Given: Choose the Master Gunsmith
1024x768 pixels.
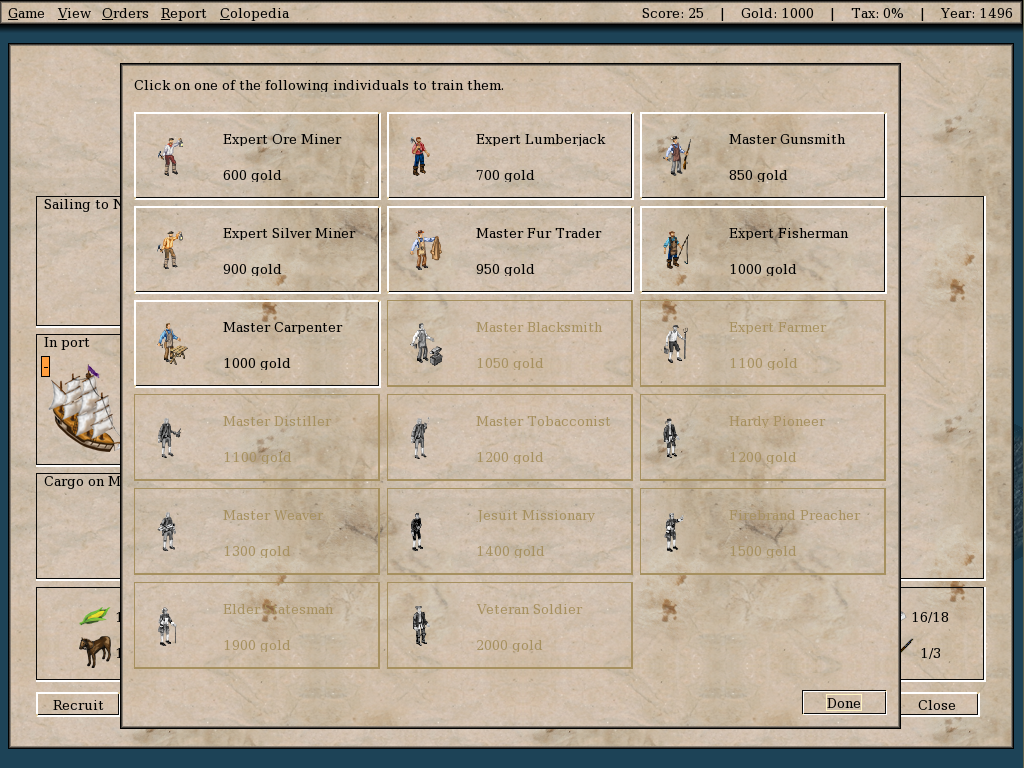Looking at the screenshot, I should click(x=763, y=156).
